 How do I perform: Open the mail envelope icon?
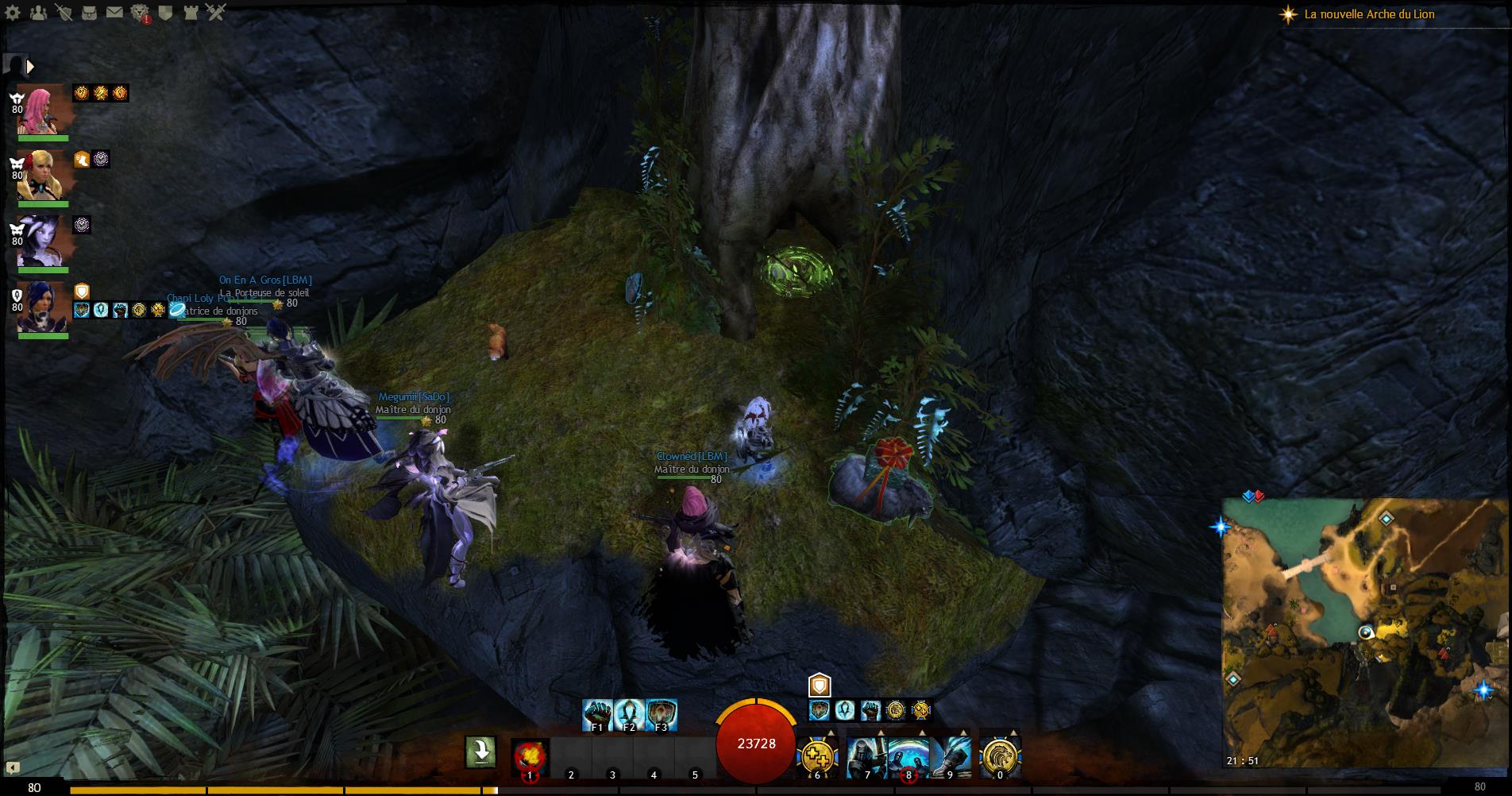114,12
